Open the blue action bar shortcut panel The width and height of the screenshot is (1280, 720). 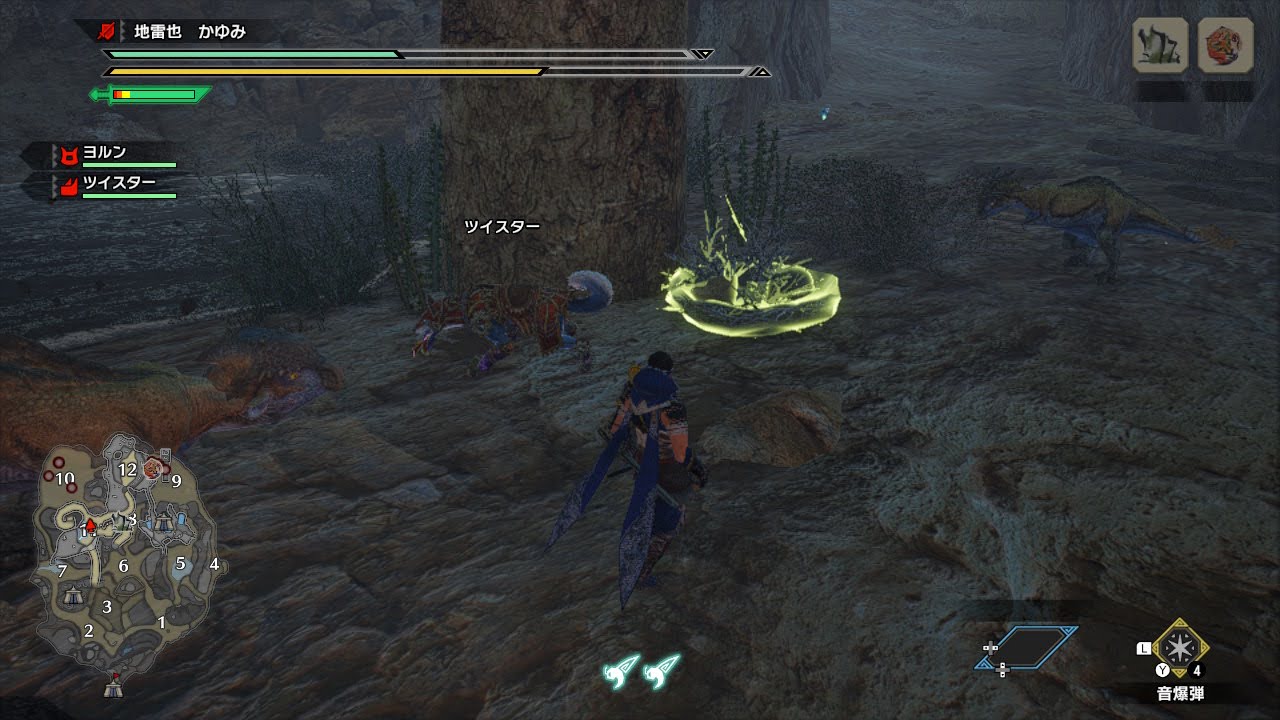pos(1027,647)
